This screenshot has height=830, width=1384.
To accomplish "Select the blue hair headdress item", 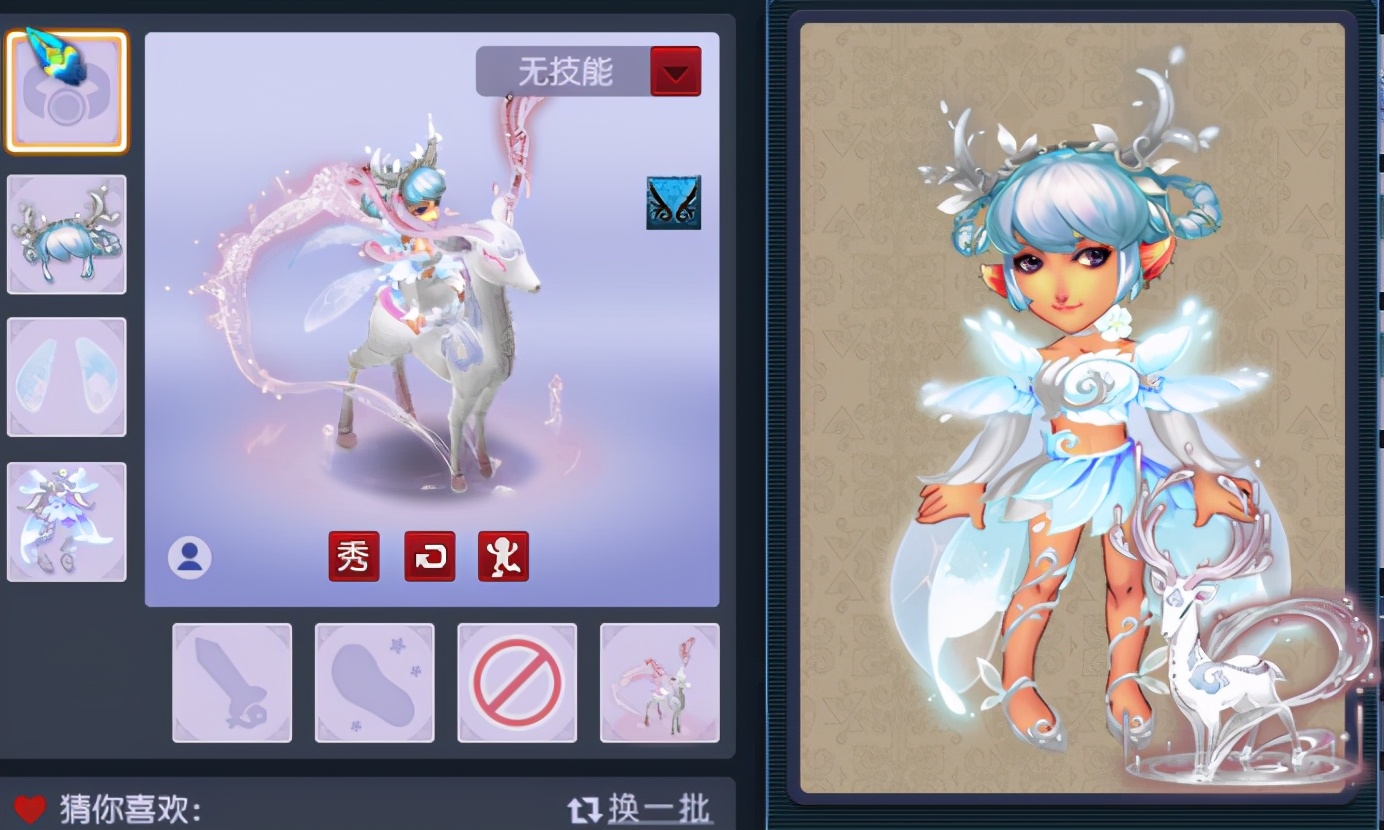I will [x=66, y=233].
